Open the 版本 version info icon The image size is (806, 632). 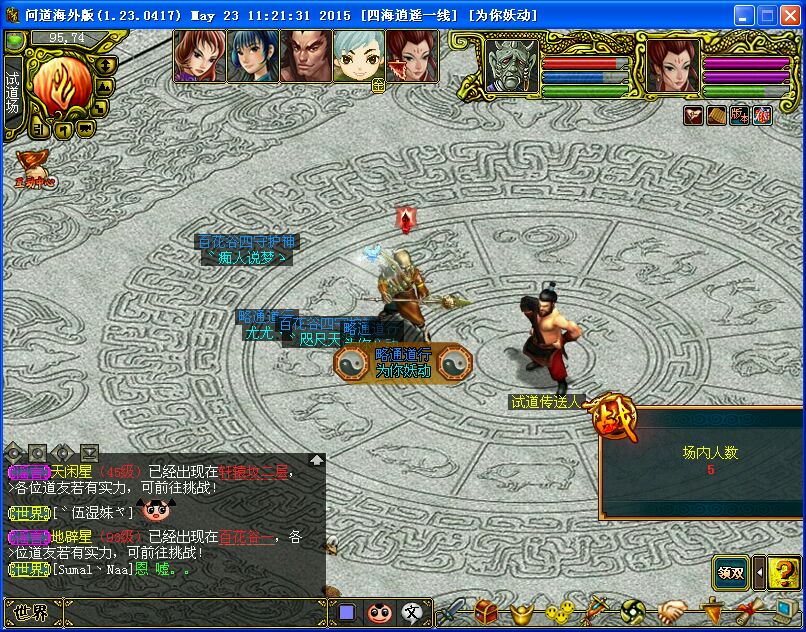[740, 115]
